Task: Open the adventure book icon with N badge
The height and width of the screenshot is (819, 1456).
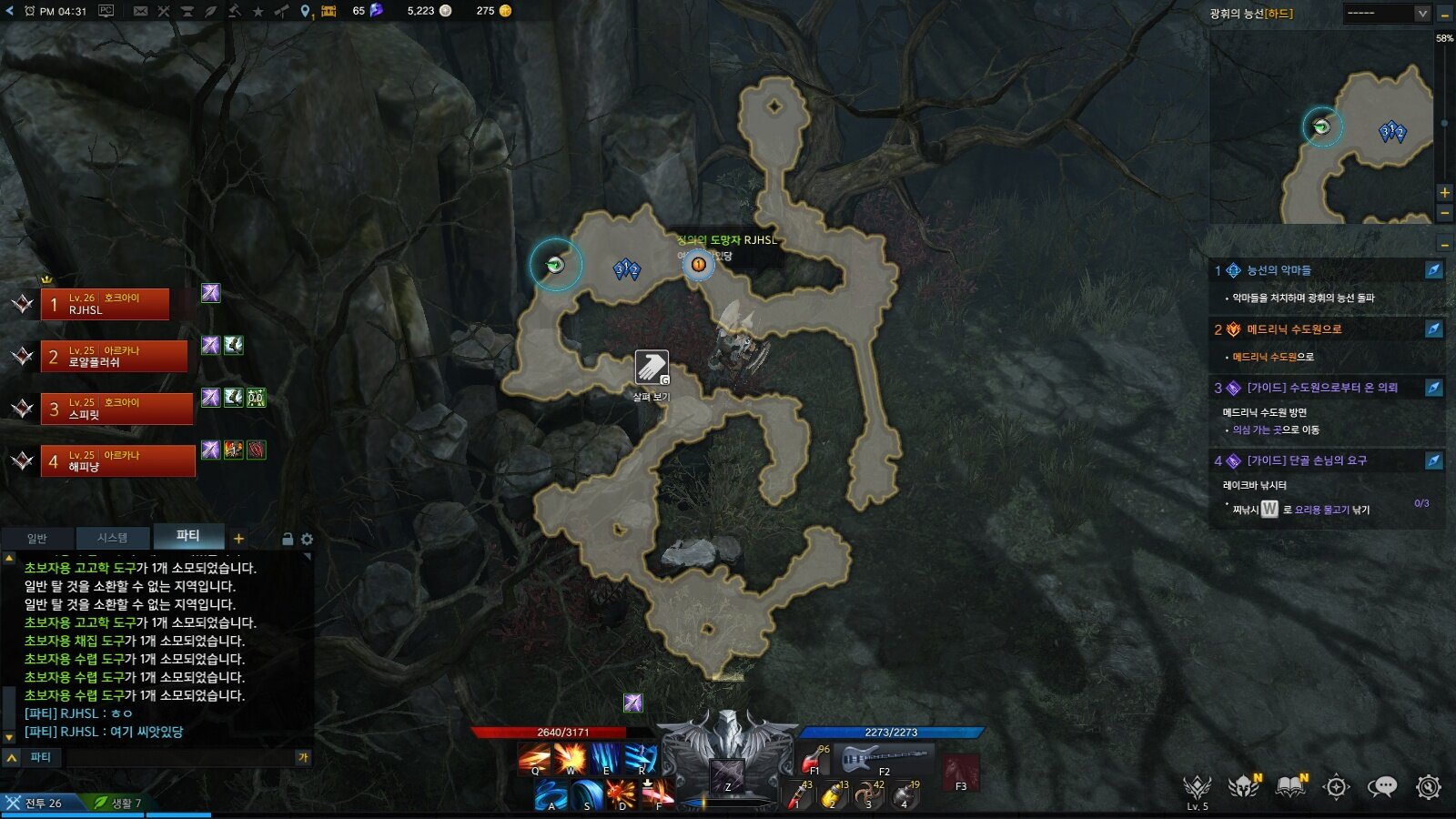Action: tap(1289, 787)
